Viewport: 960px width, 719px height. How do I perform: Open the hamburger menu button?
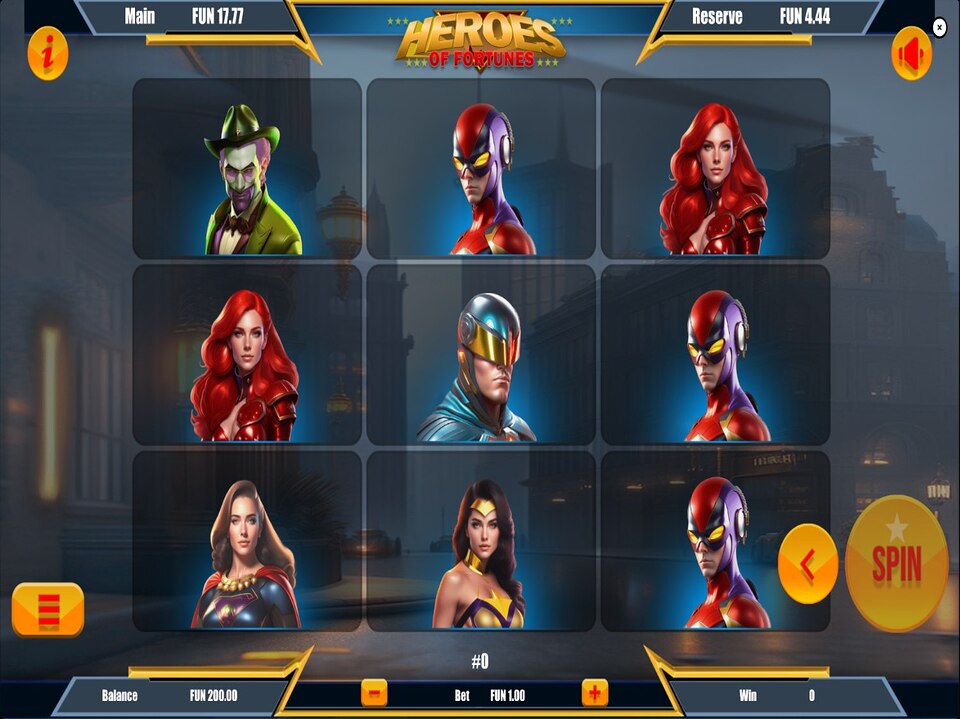click(48, 609)
